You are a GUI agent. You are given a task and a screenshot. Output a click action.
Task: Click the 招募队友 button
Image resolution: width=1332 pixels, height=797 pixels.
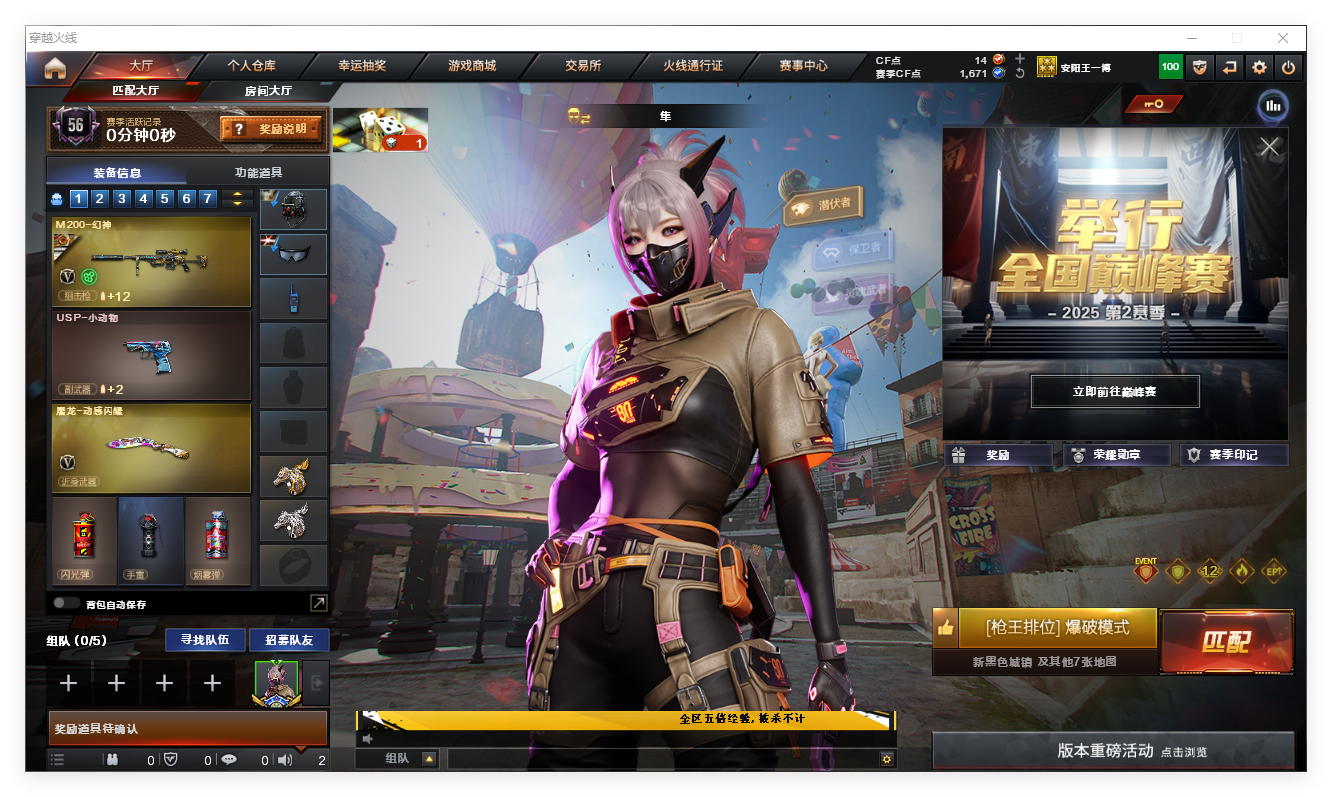(x=288, y=640)
